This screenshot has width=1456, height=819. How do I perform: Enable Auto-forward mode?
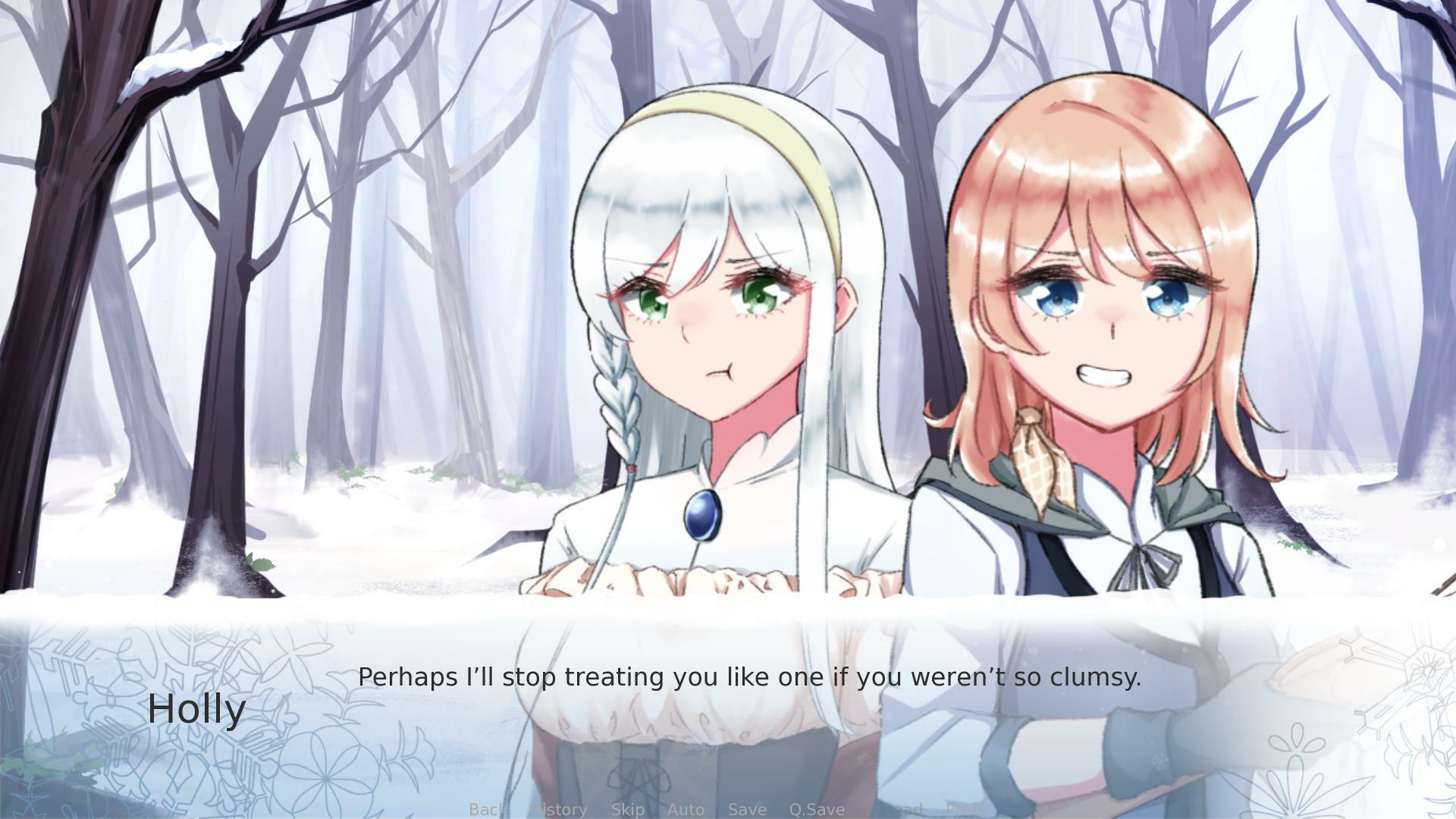[x=686, y=810]
